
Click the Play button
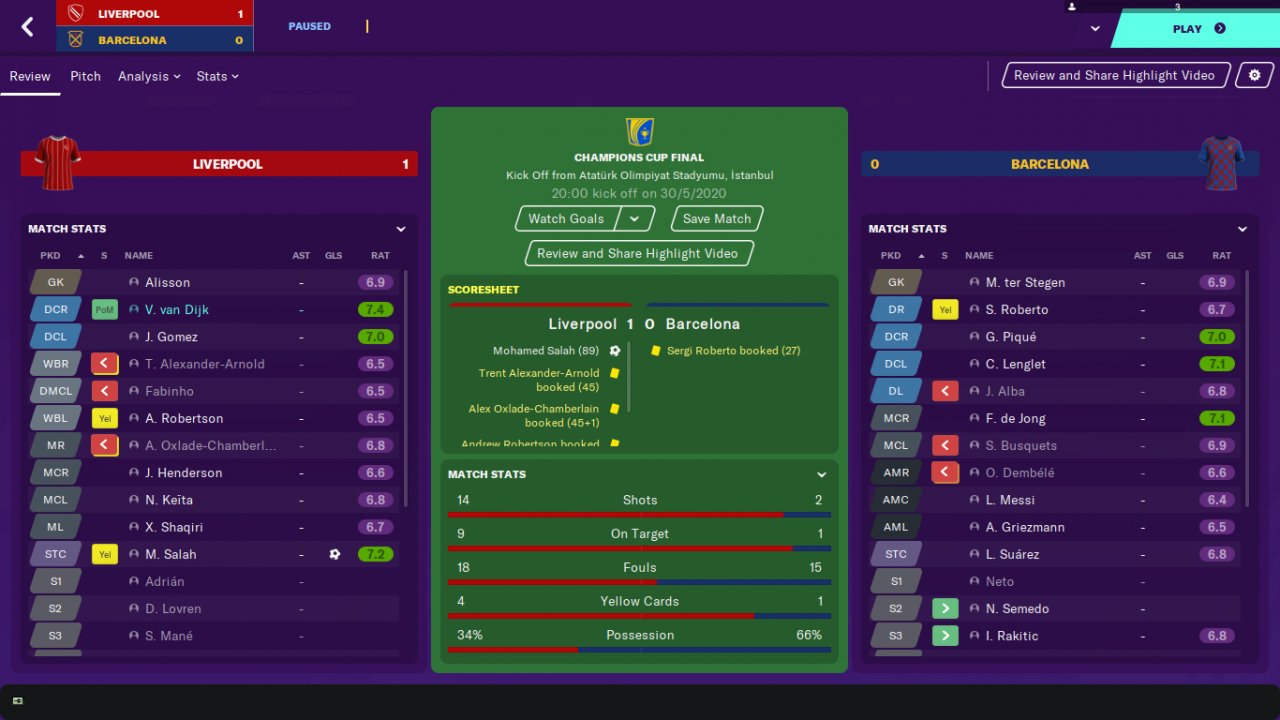click(1196, 29)
